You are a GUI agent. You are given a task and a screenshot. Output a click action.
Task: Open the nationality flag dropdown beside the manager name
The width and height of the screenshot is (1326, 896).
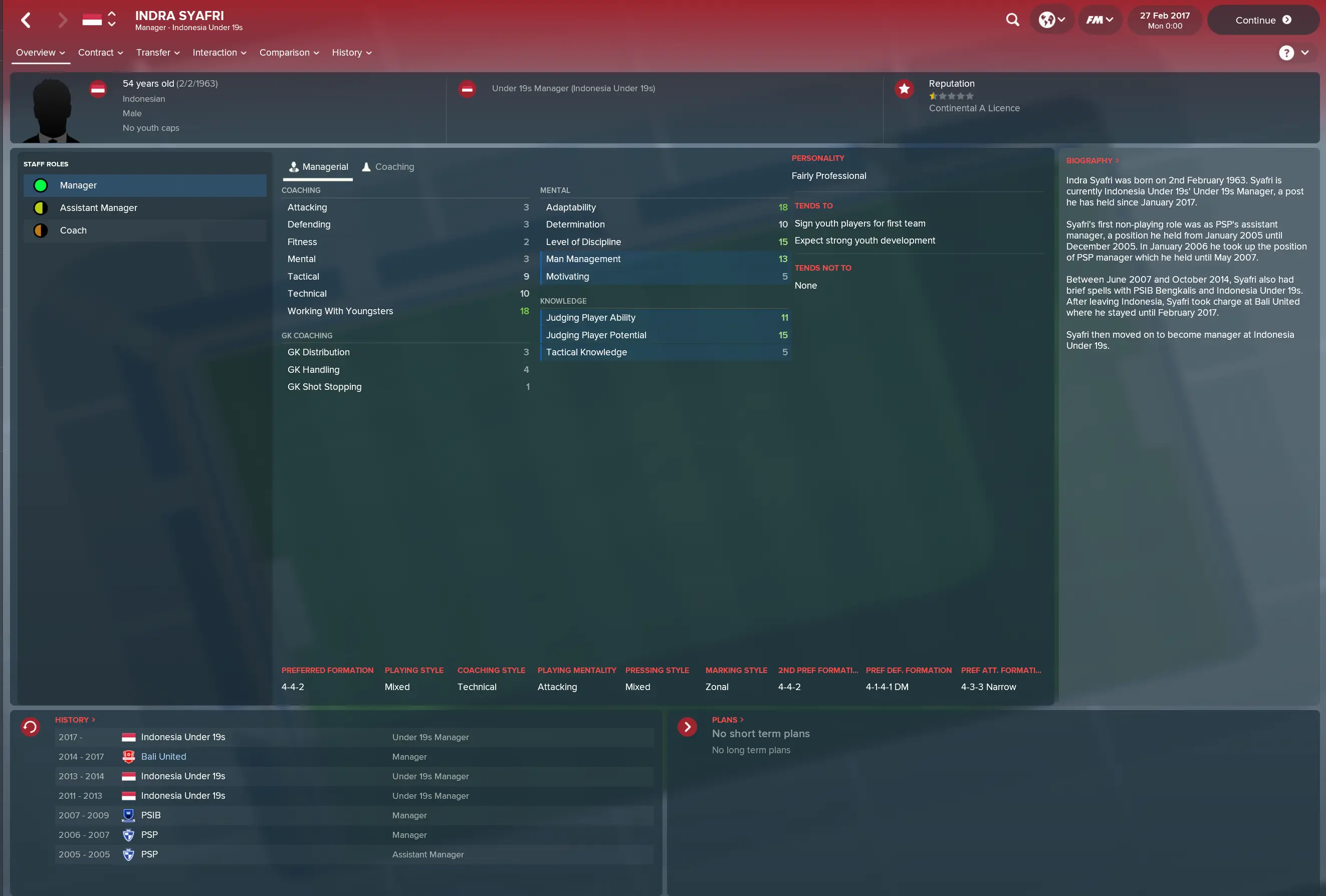tap(99, 20)
